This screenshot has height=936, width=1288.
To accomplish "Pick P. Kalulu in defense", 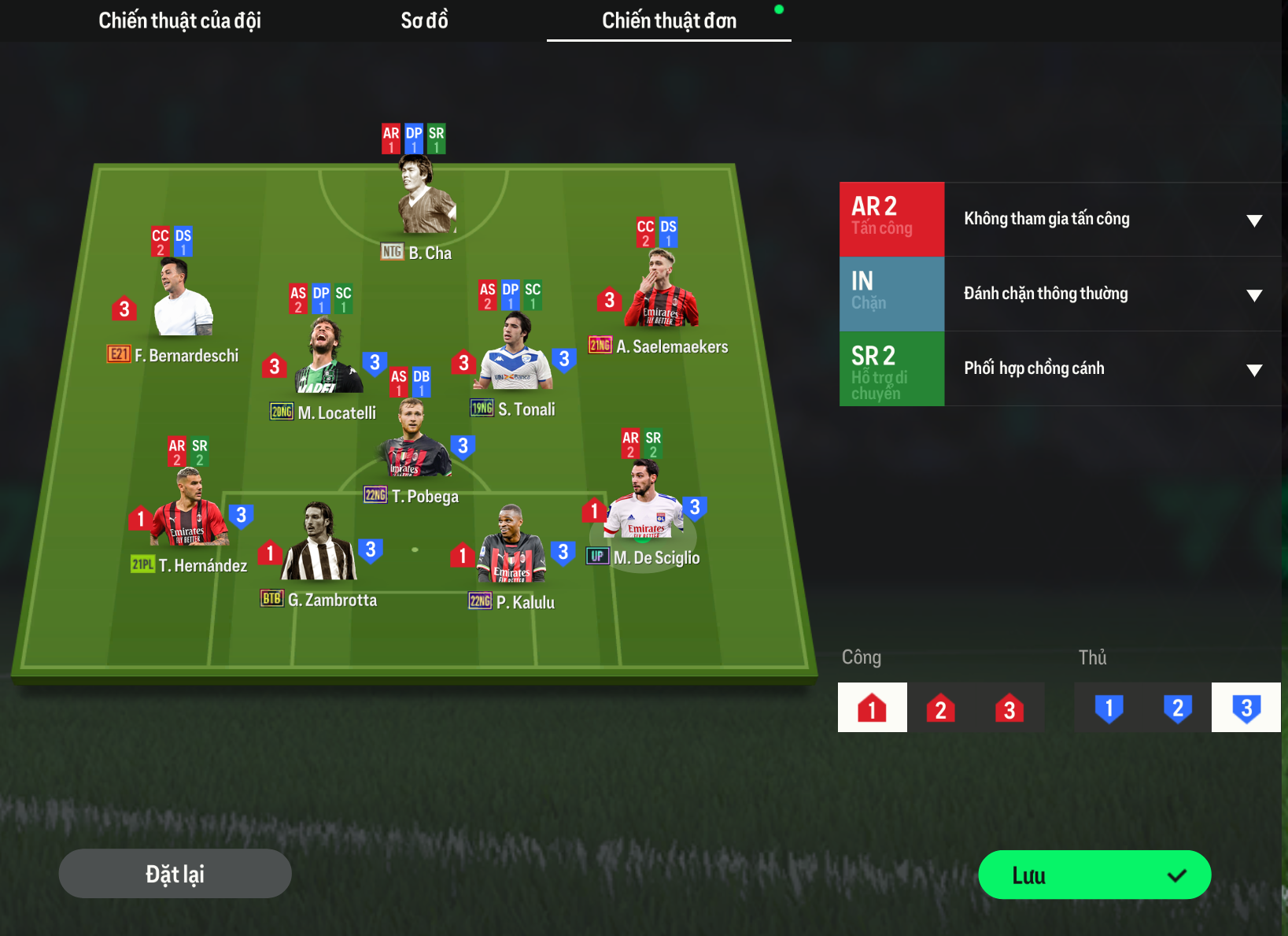I will 511,547.
